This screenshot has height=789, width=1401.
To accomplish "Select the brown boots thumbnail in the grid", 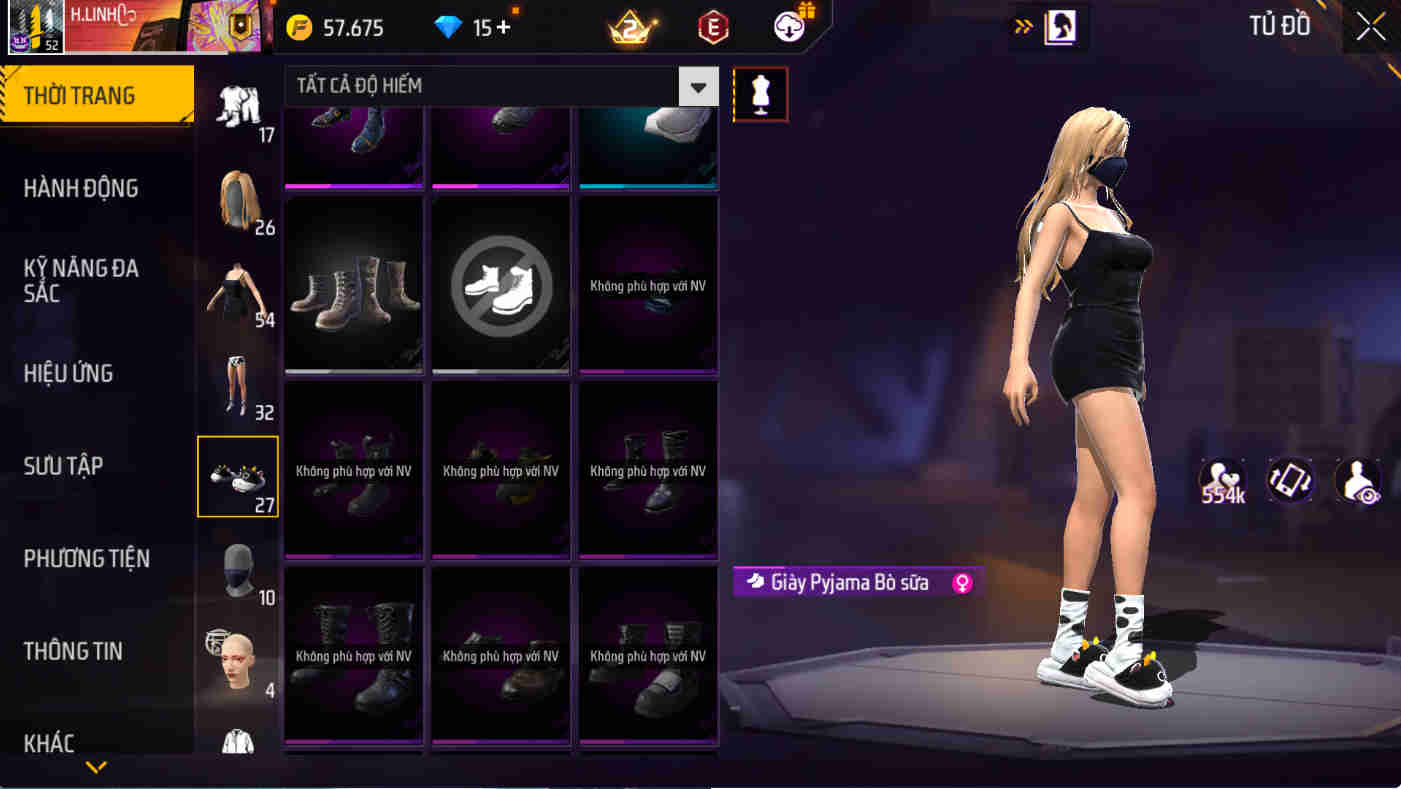I will (353, 285).
